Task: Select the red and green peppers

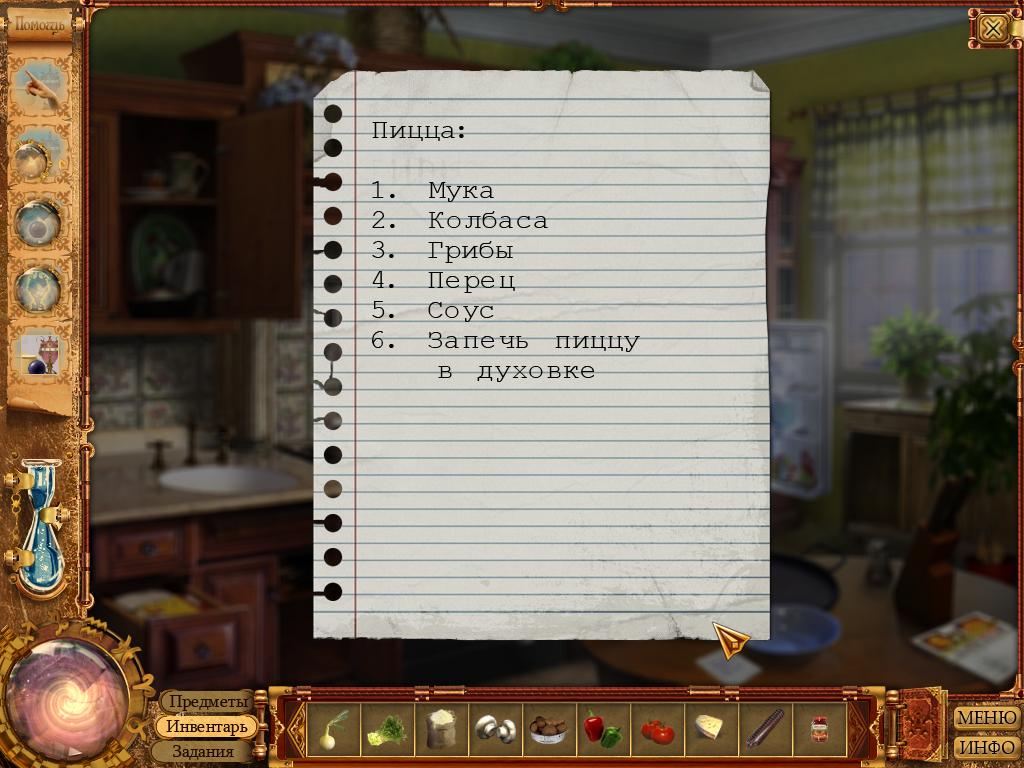Action: [602, 728]
